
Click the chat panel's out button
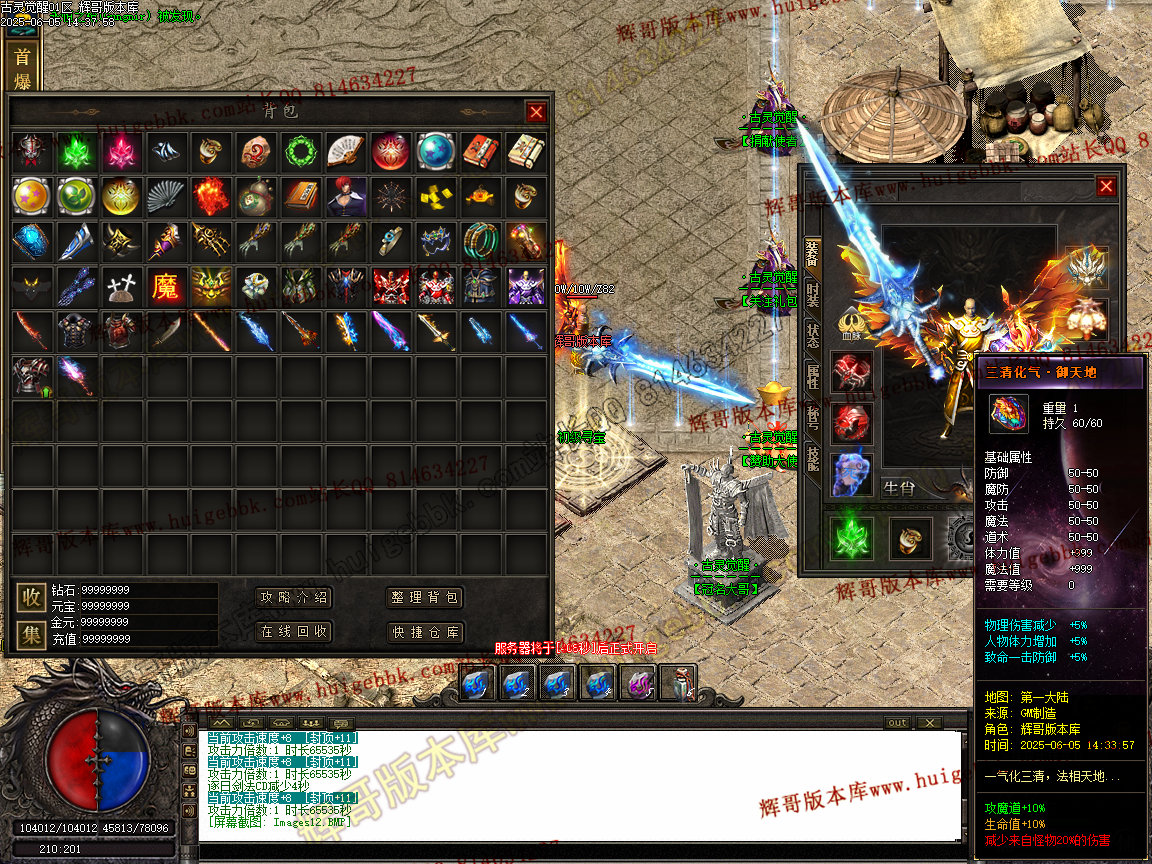pos(897,723)
